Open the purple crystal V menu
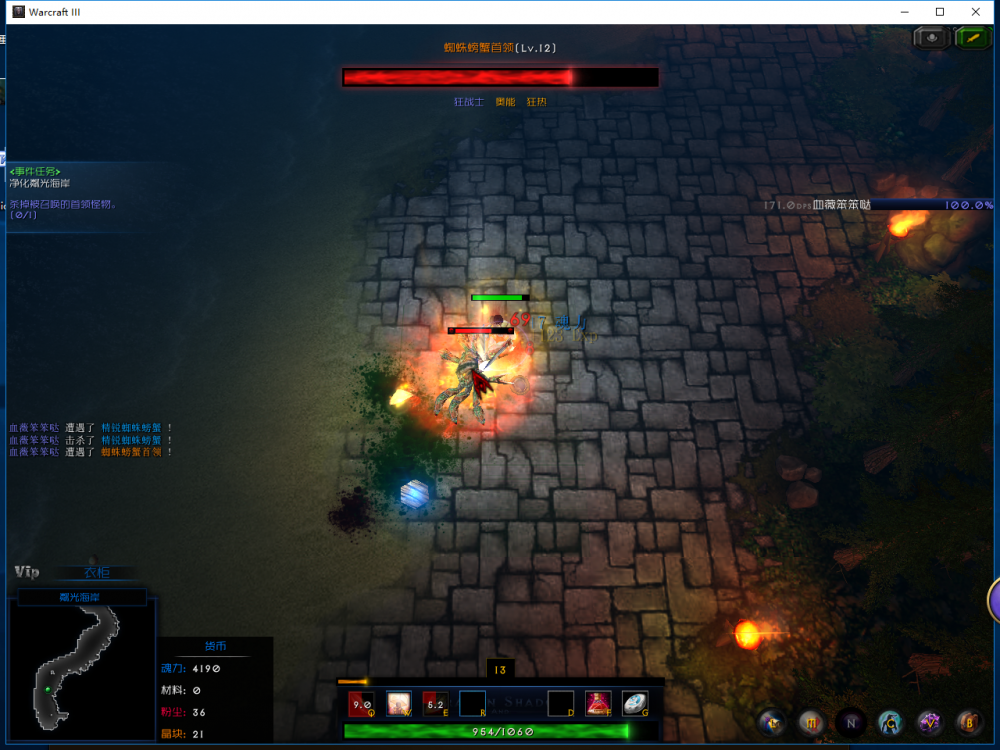1000x750 pixels. coord(929,721)
